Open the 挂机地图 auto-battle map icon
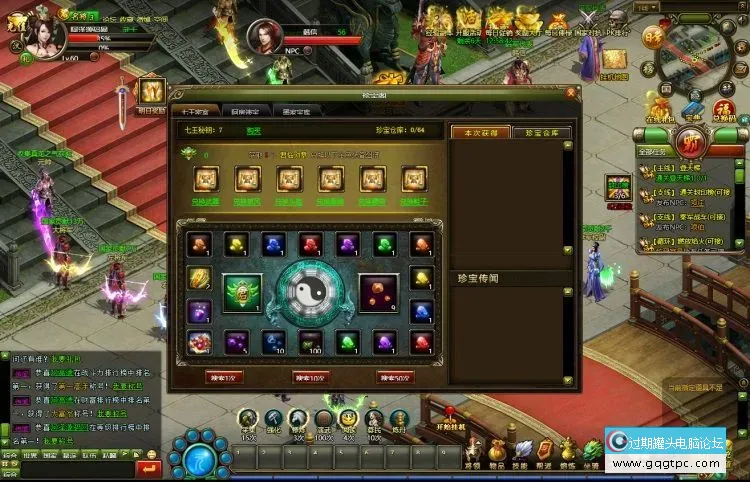 [x=612, y=62]
